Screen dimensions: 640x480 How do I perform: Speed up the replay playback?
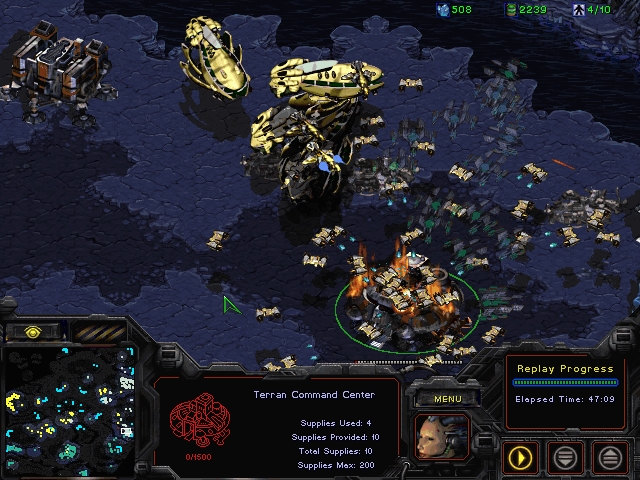pos(609,458)
